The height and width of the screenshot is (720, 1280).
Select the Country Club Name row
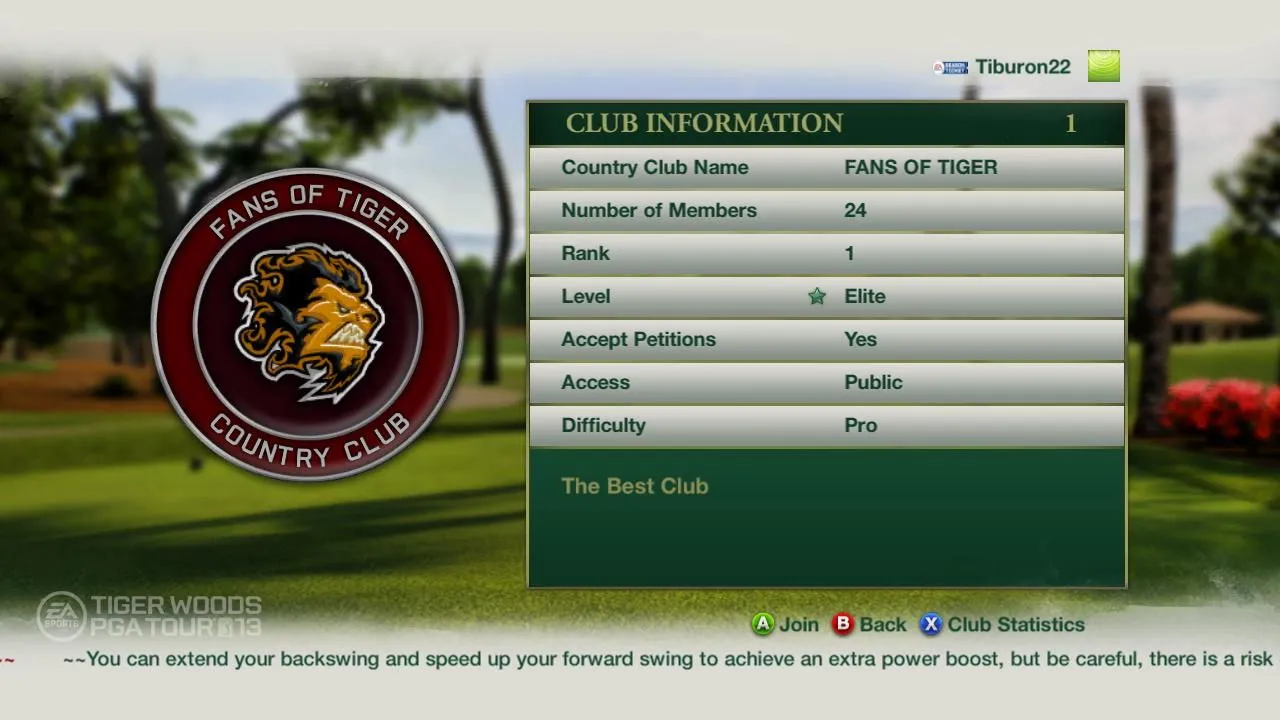click(x=826, y=168)
